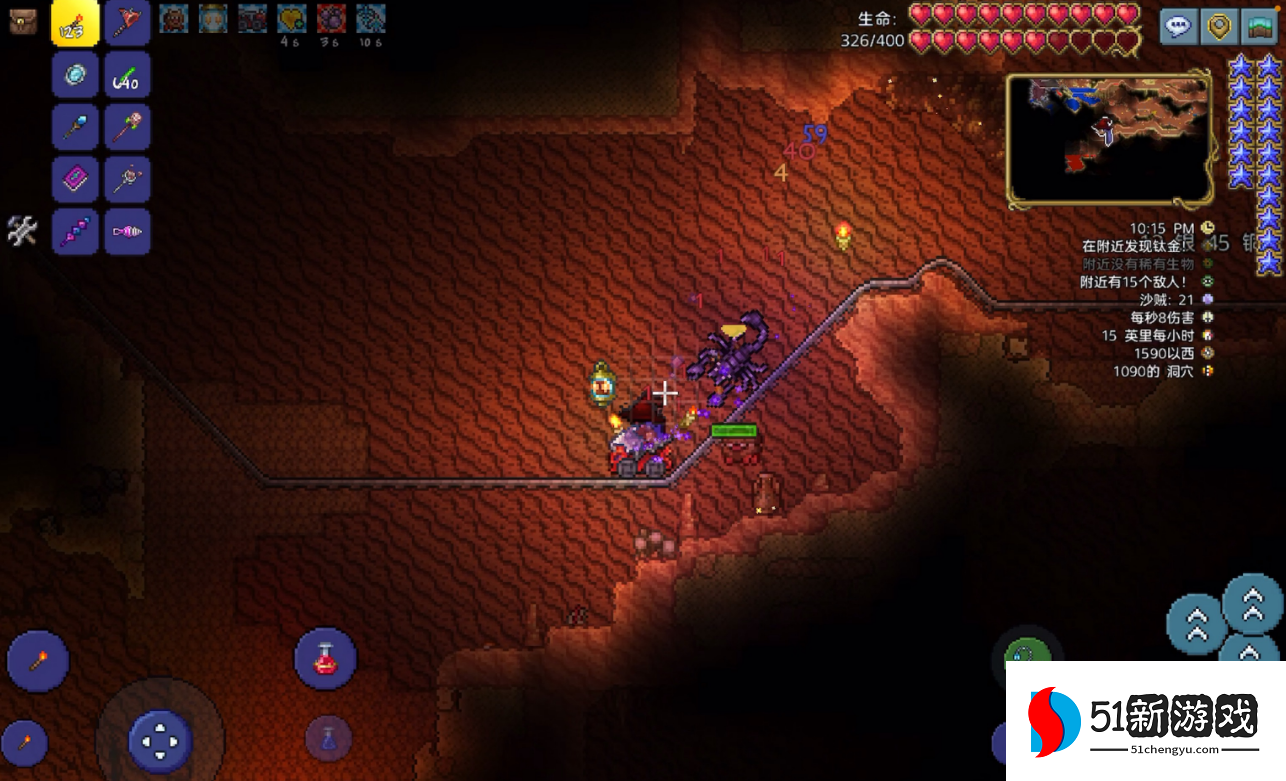The width and height of the screenshot is (1286, 781).
Task: Open the leather bag inventory
Action: 23,21
